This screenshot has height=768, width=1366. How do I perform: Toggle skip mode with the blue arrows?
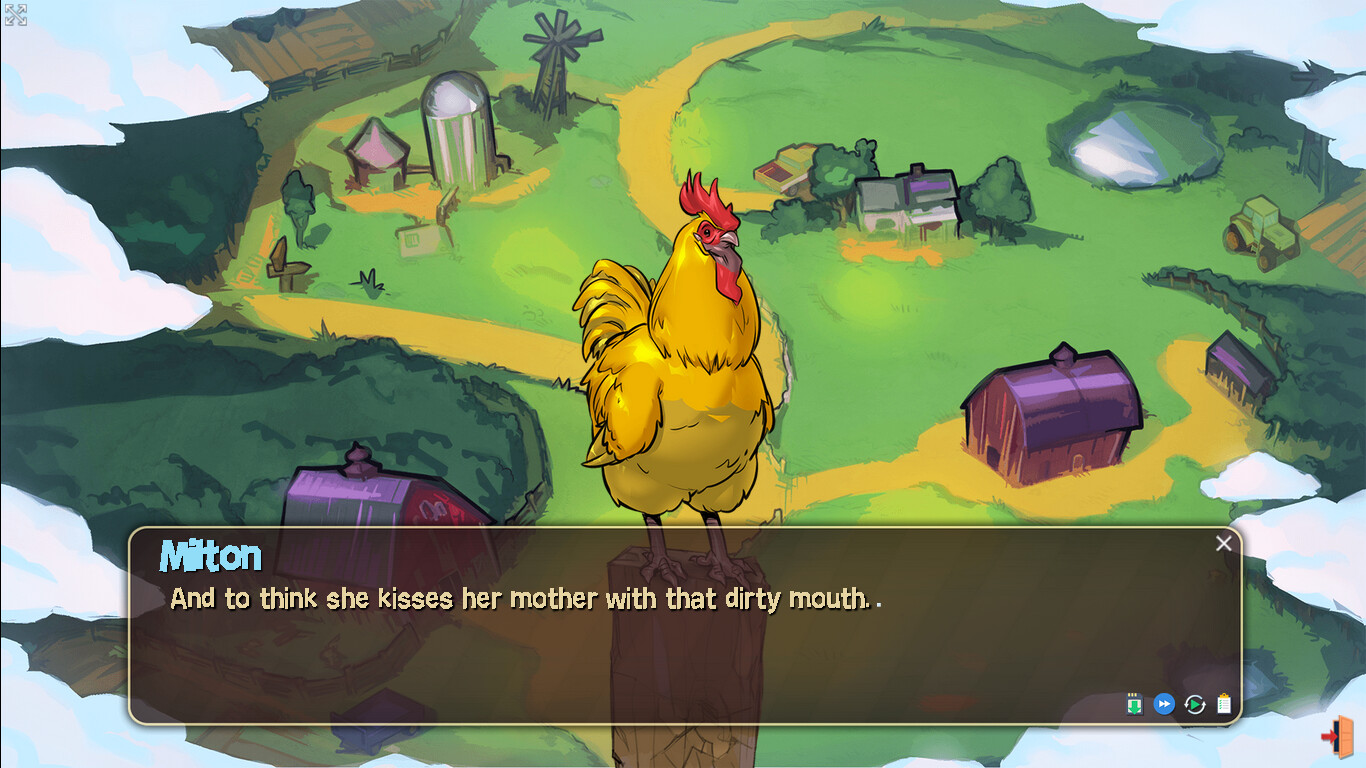1163,703
